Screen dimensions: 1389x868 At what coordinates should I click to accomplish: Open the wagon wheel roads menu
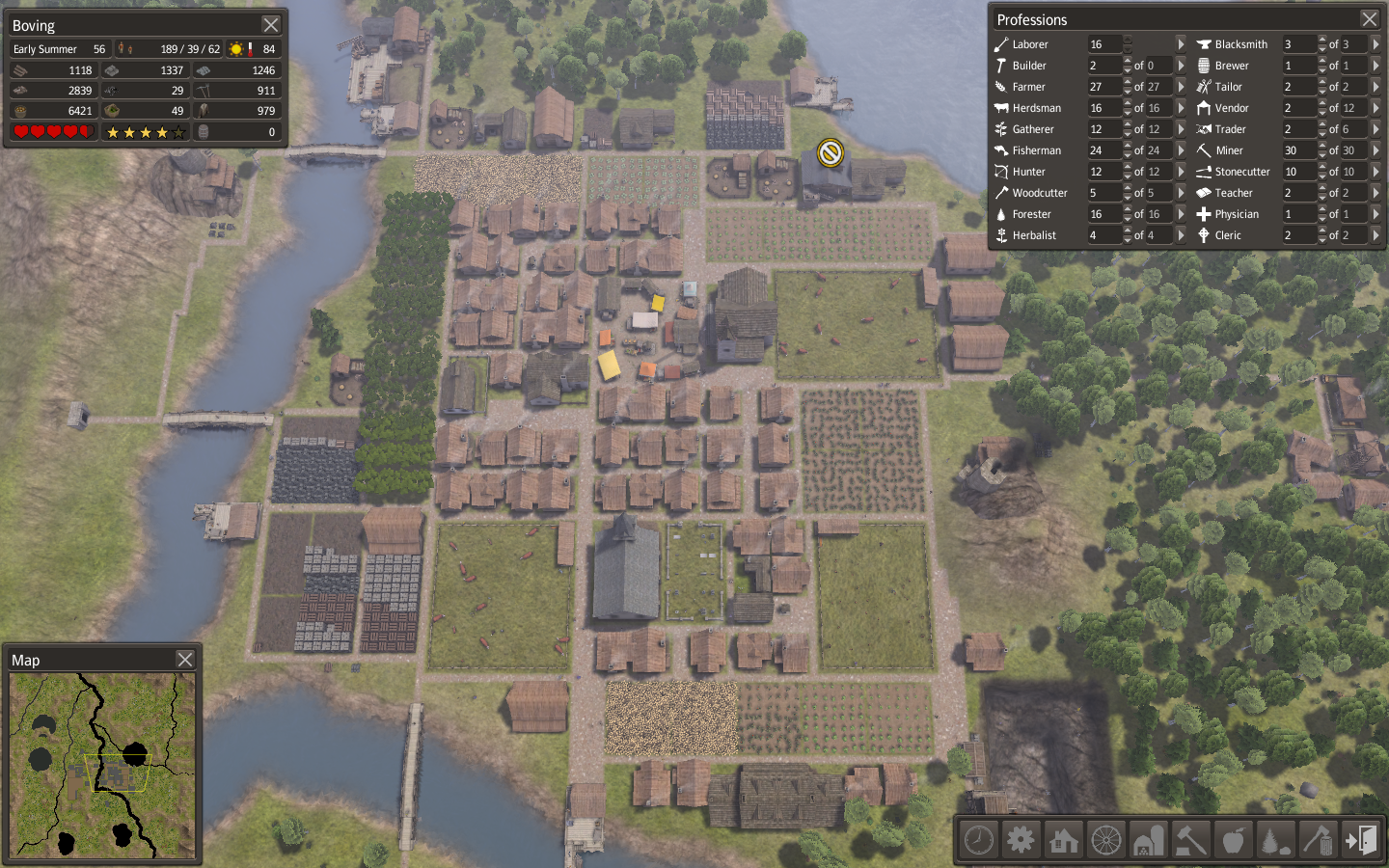click(1105, 840)
